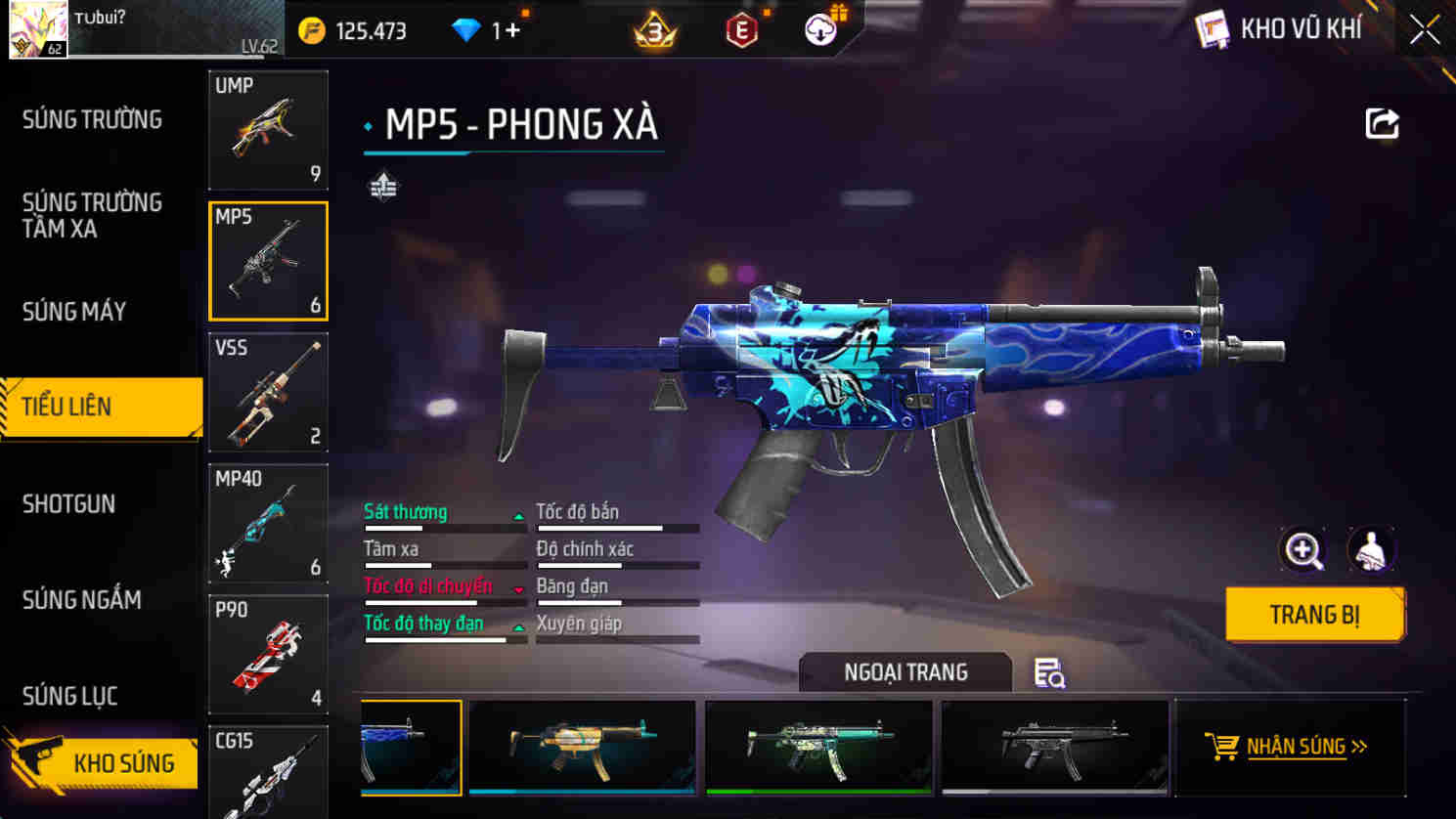Select the VSS weapon thumbnail
Image resolution: width=1456 pixels, height=819 pixels.
pos(268,393)
